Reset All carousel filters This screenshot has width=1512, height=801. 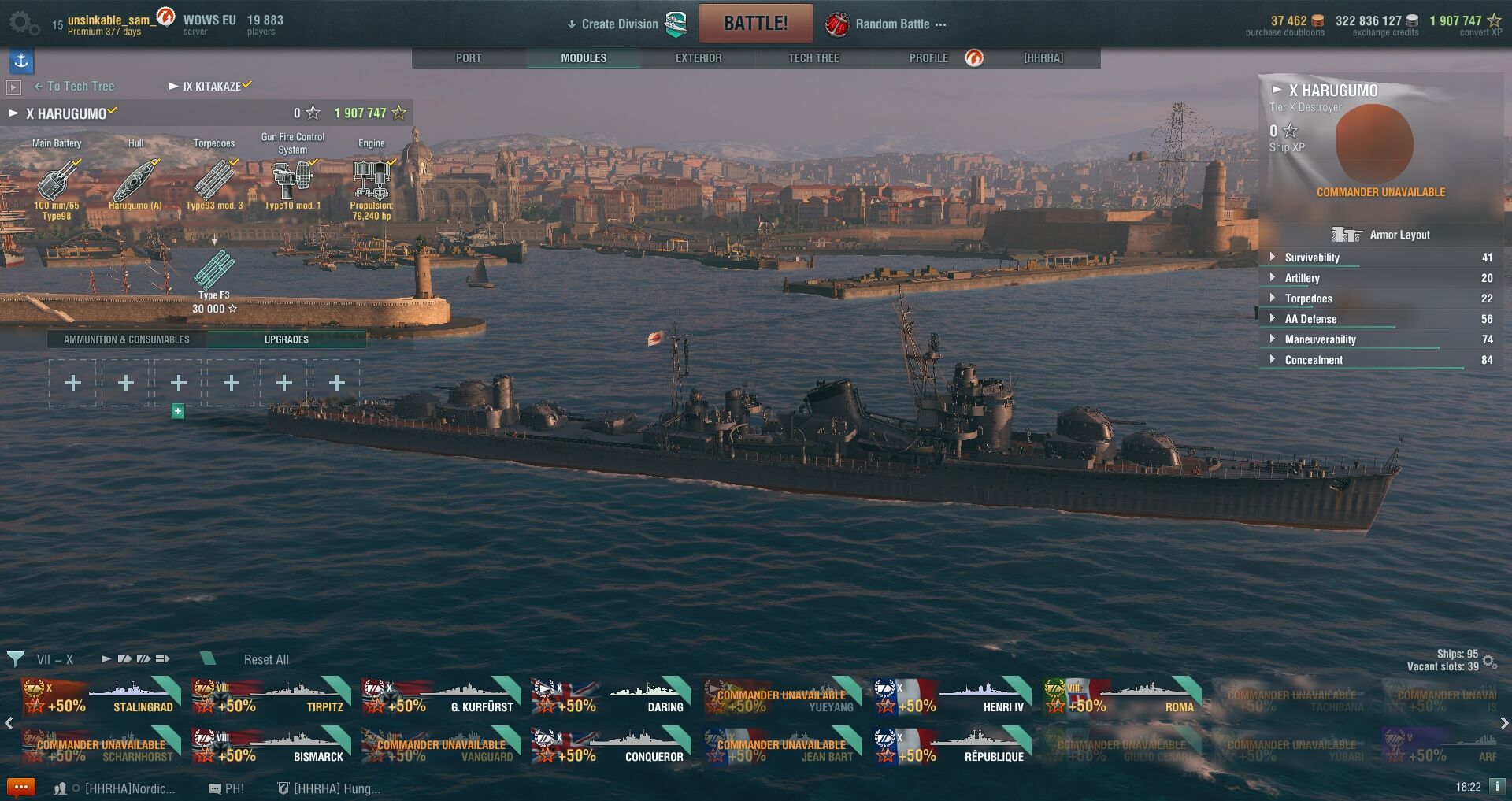click(x=266, y=660)
